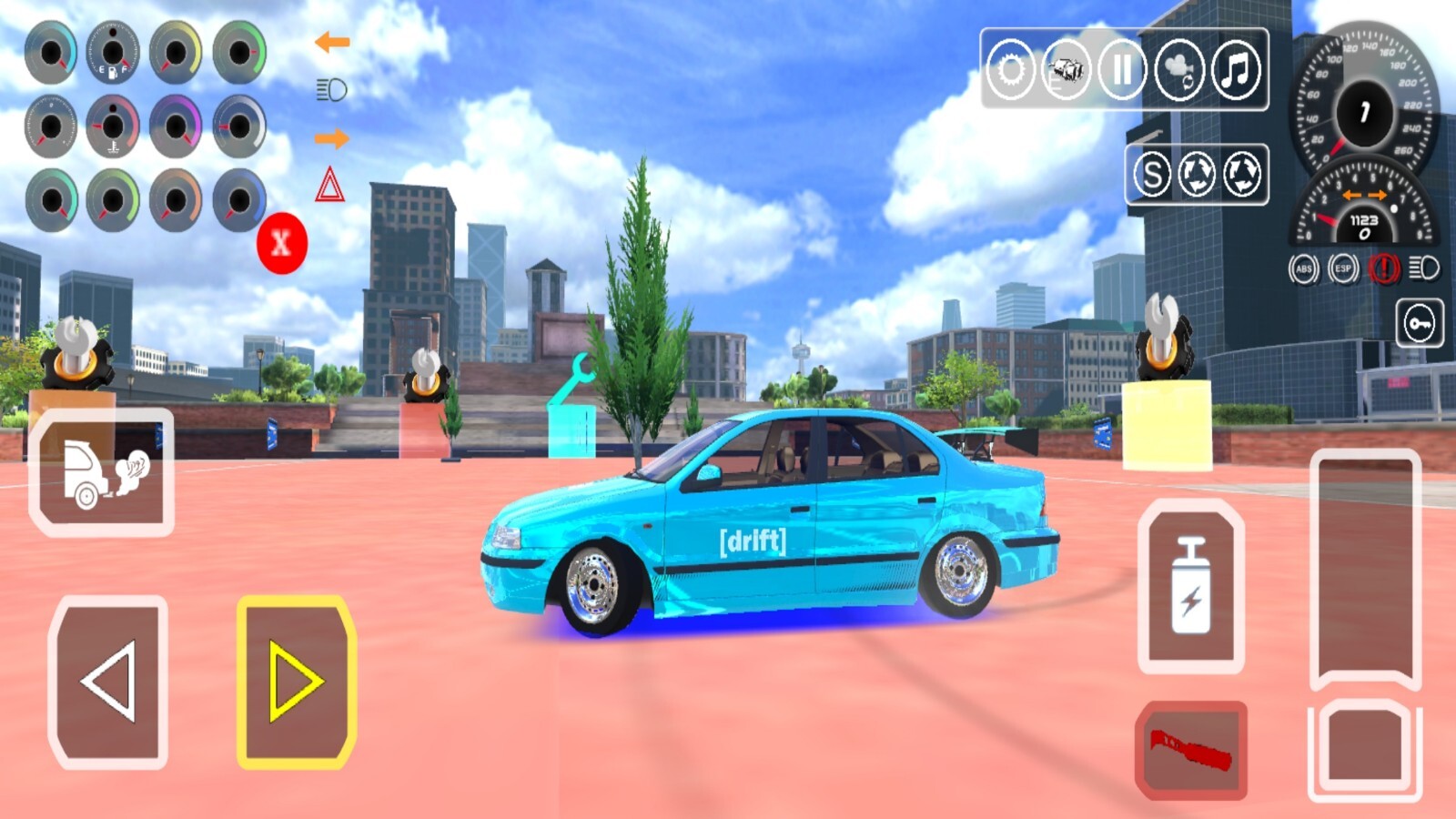This screenshot has width=1456, height=819.
Task: Close the gauge panel with red X
Action: (x=281, y=243)
